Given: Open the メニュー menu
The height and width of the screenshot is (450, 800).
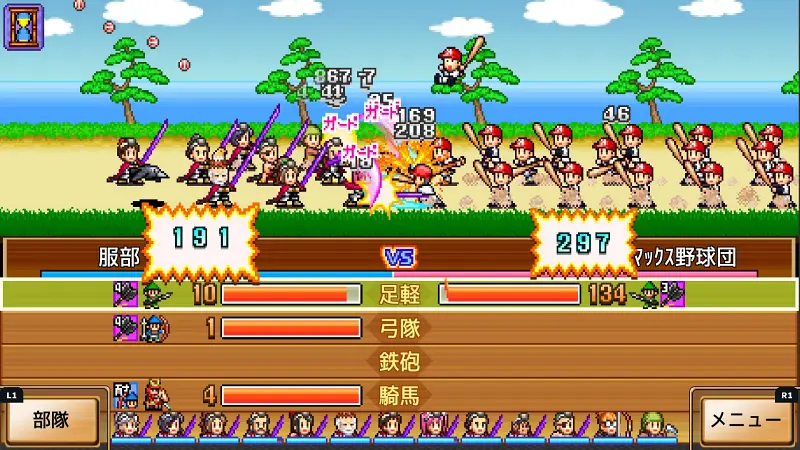Looking at the screenshot, I should (745, 420).
